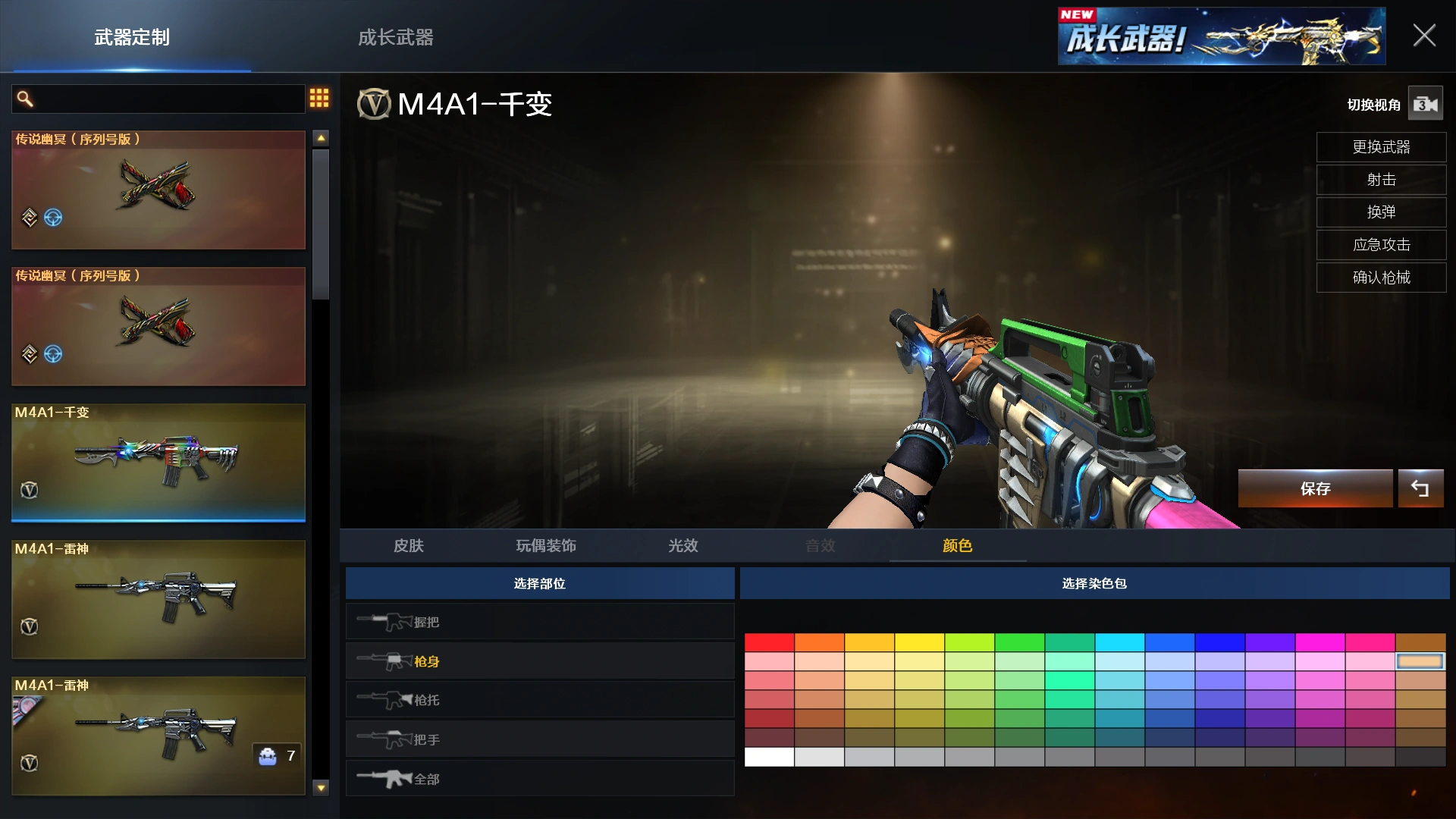Switch to the 皮肤 tab

tap(409, 545)
